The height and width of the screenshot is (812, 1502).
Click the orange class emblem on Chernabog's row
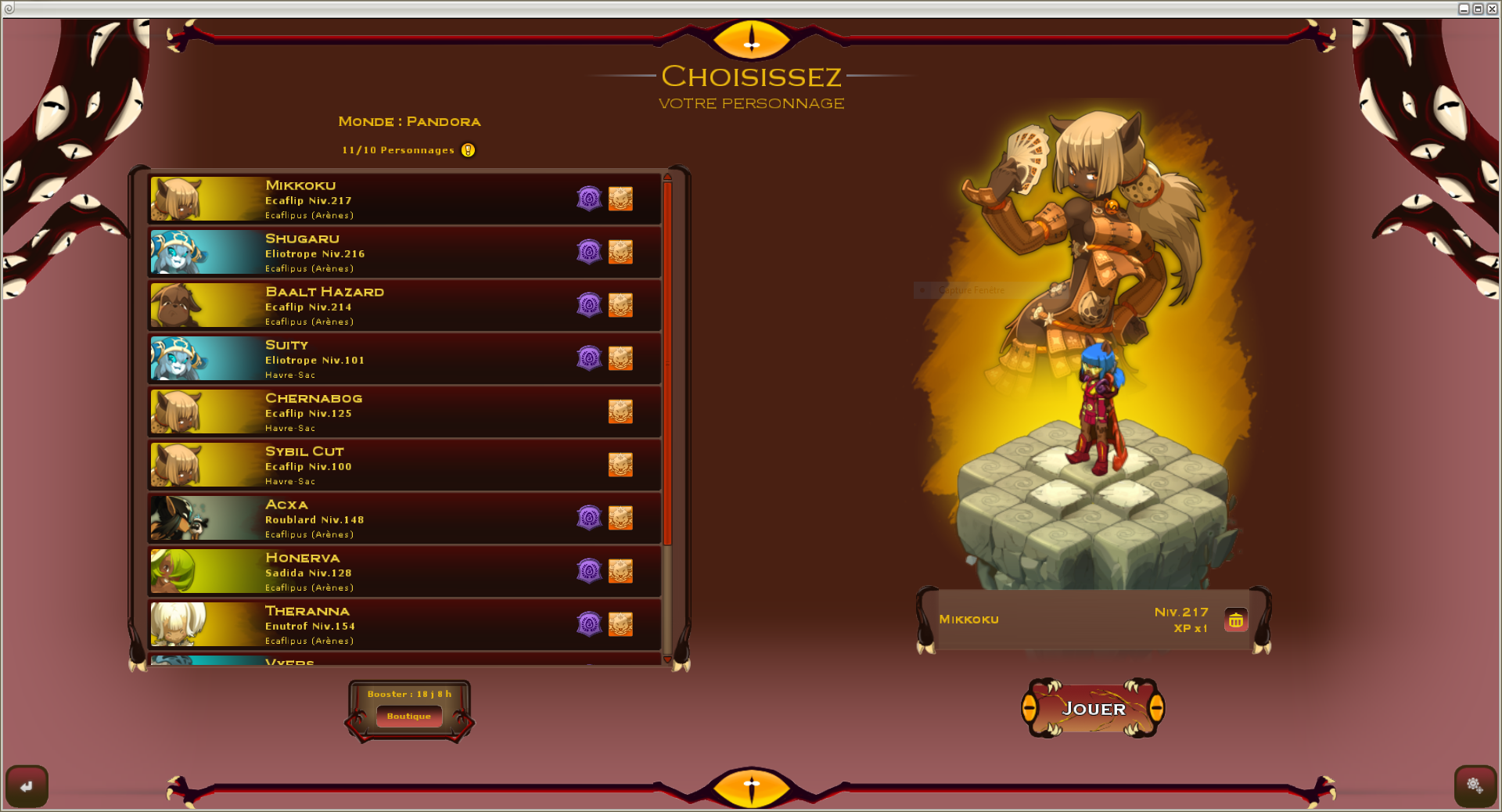tap(620, 411)
